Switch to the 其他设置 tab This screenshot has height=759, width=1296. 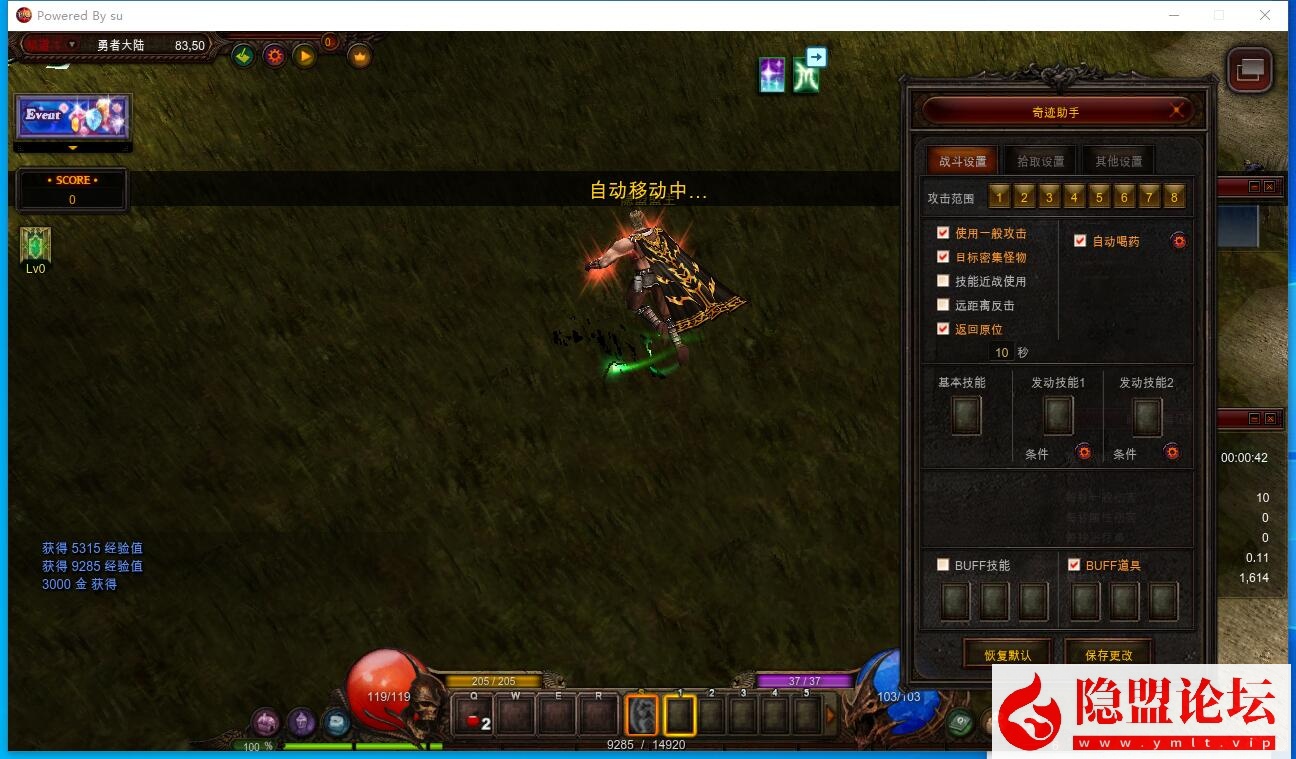click(1119, 160)
